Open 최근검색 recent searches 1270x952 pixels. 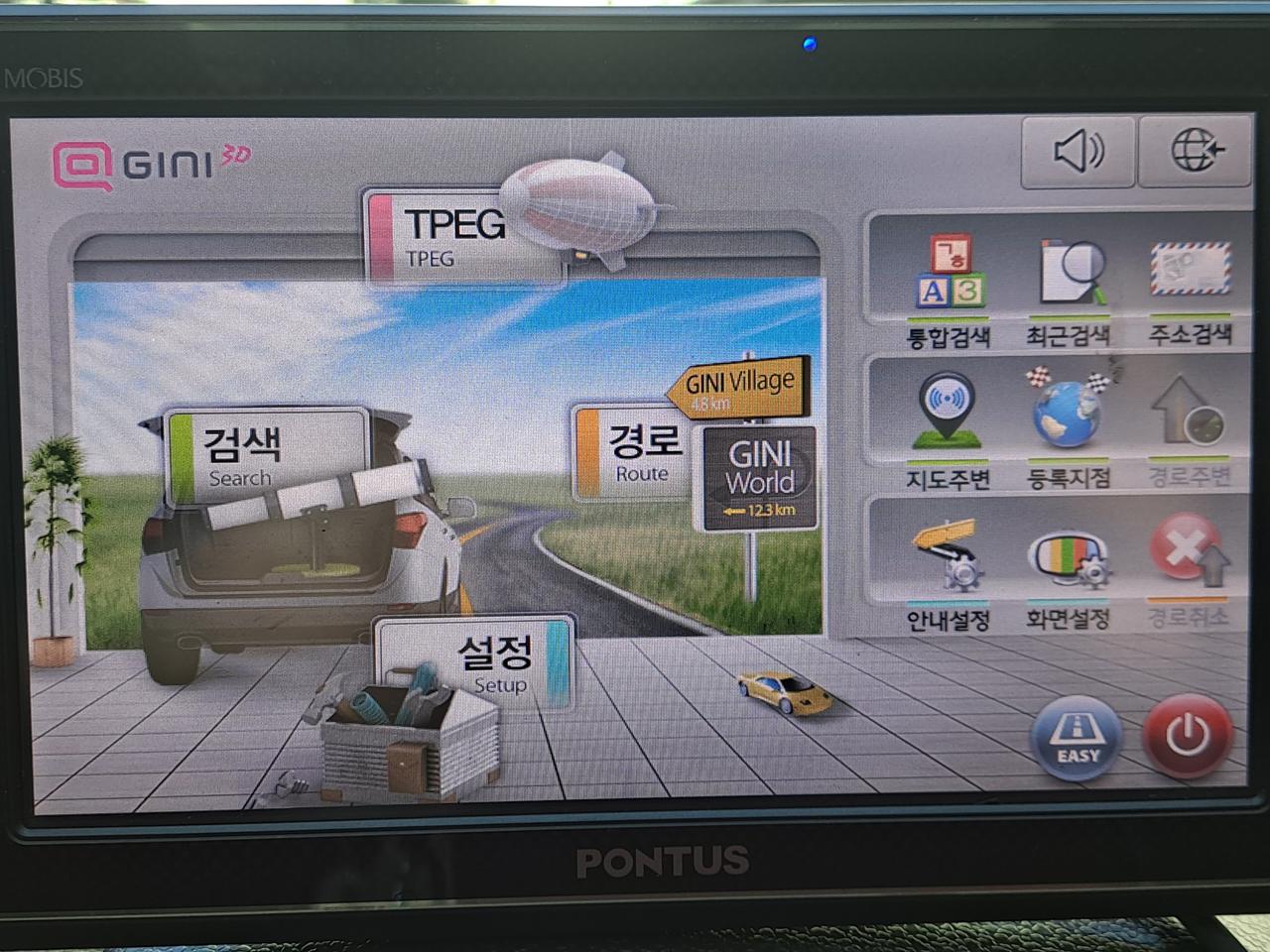[1072, 283]
